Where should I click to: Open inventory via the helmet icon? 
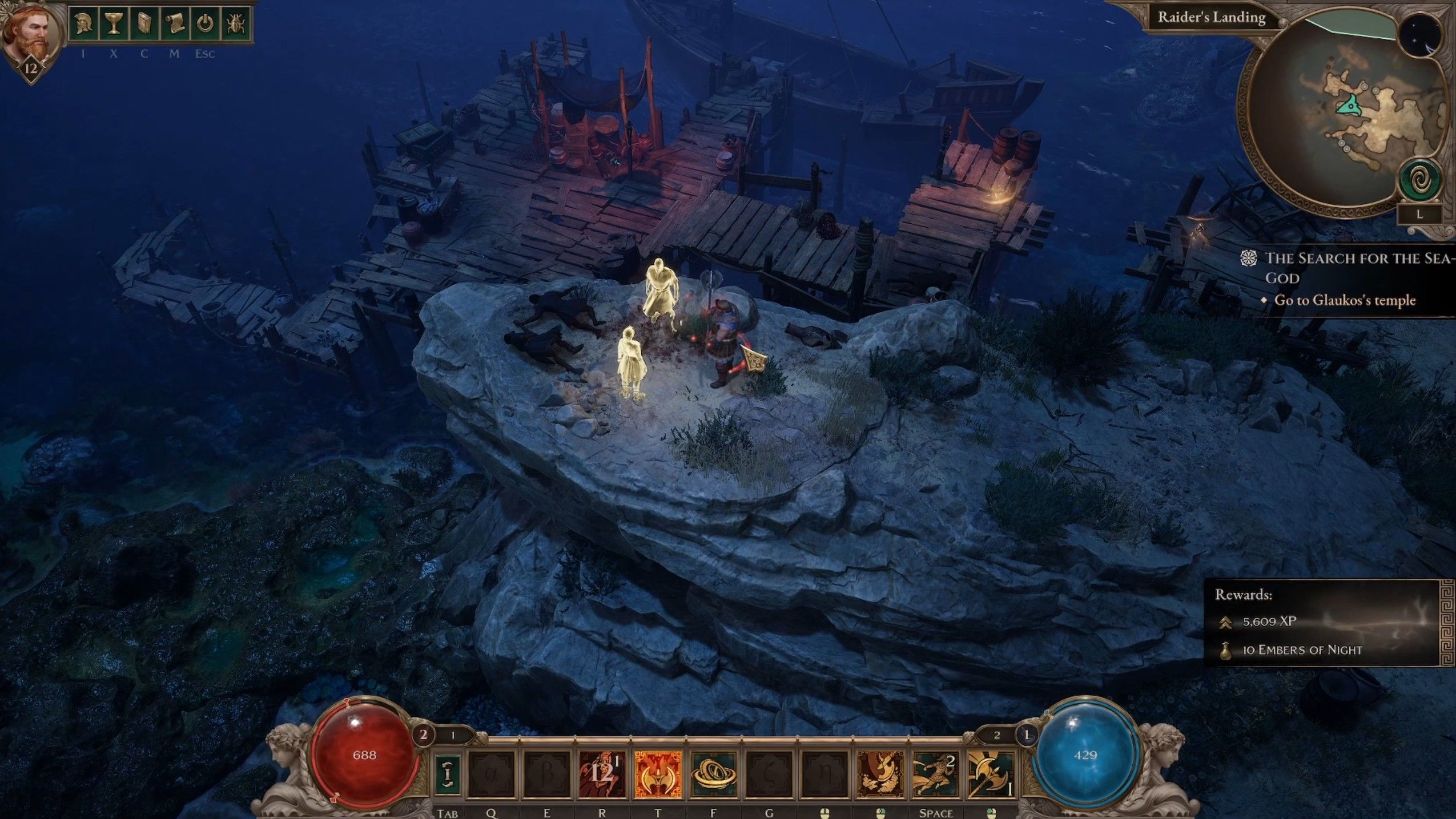(x=83, y=25)
